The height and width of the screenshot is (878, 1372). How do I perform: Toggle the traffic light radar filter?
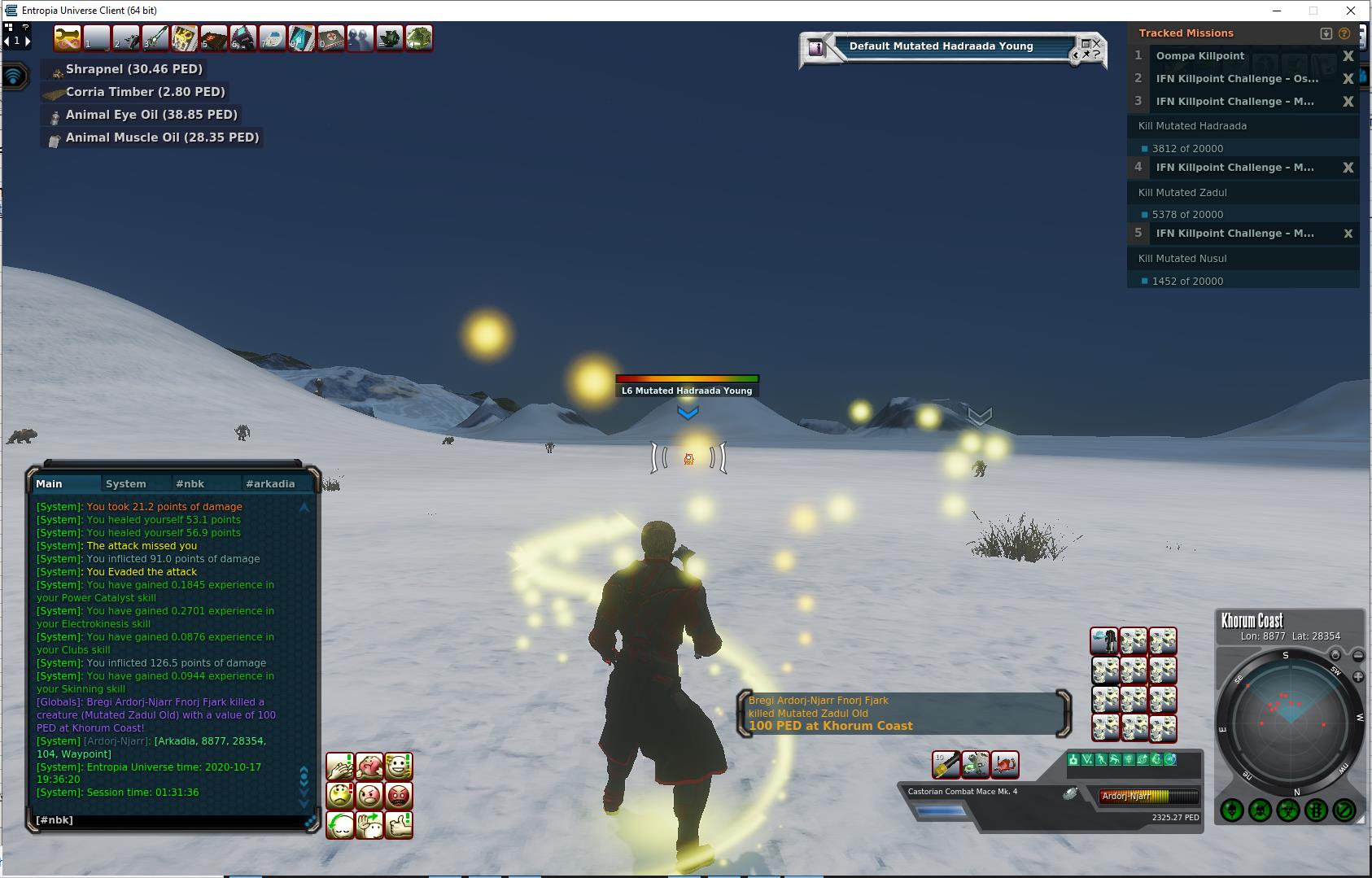pyautogui.click(x=1316, y=810)
